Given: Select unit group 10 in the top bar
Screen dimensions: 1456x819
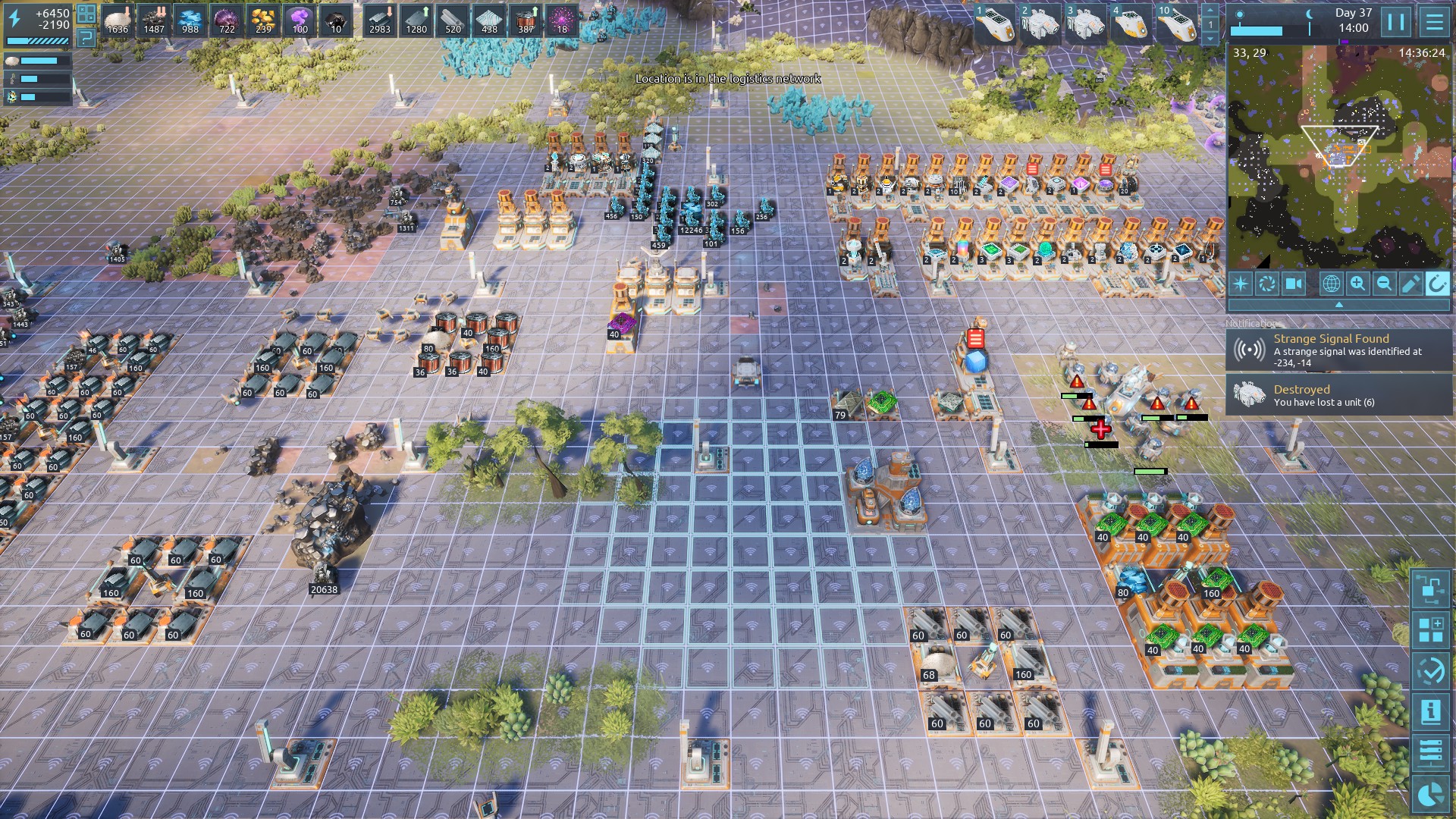Looking at the screenshot, I should [1176, 23].
